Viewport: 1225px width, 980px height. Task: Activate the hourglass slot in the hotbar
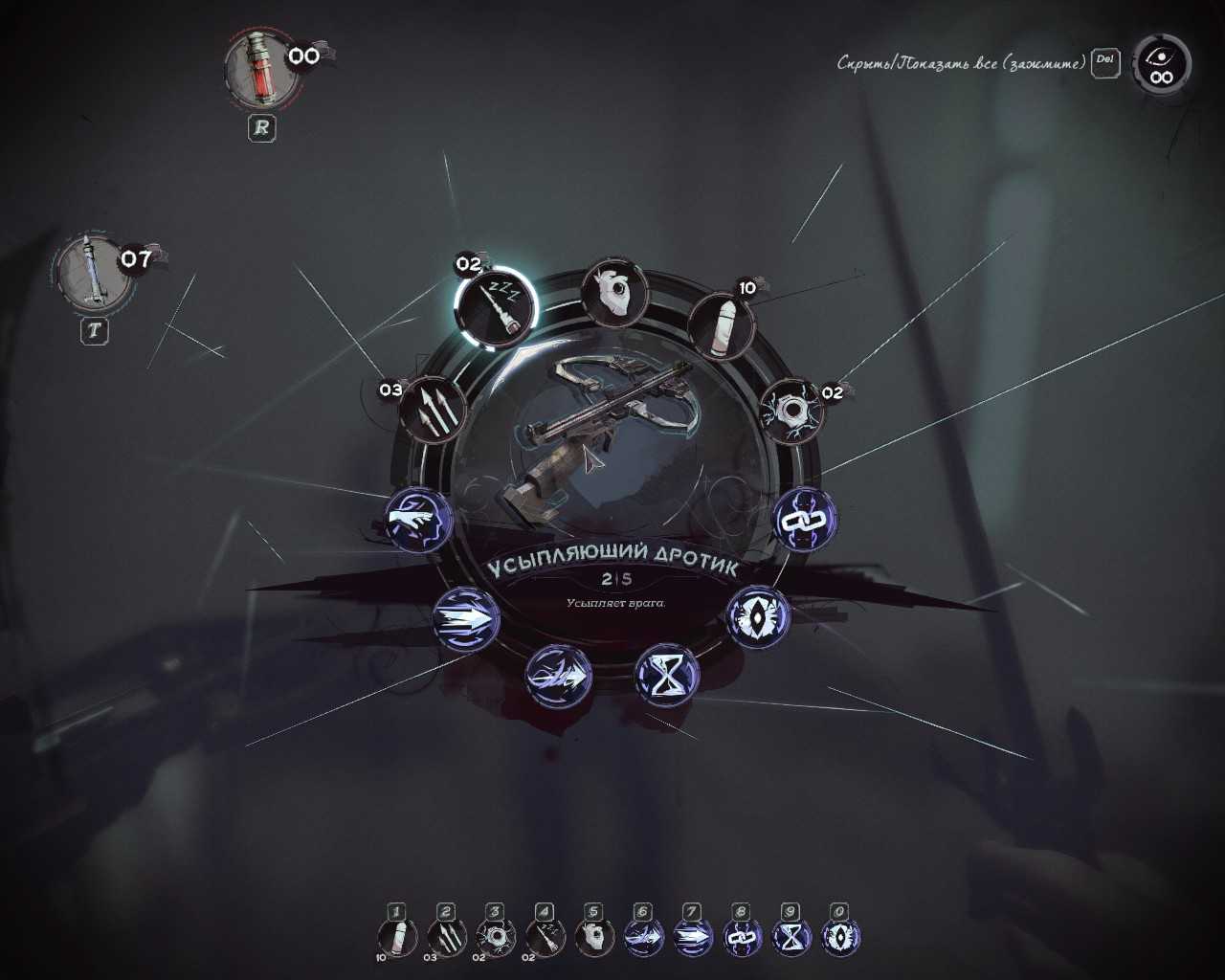[x=791, y=938]
